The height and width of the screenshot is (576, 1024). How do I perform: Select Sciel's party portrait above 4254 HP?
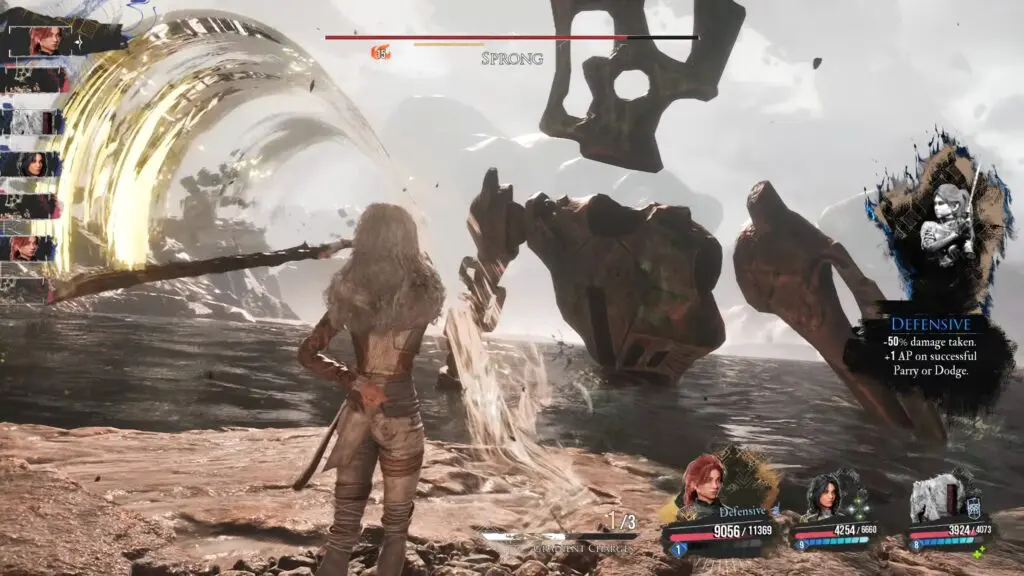click(x=826, y=494)
